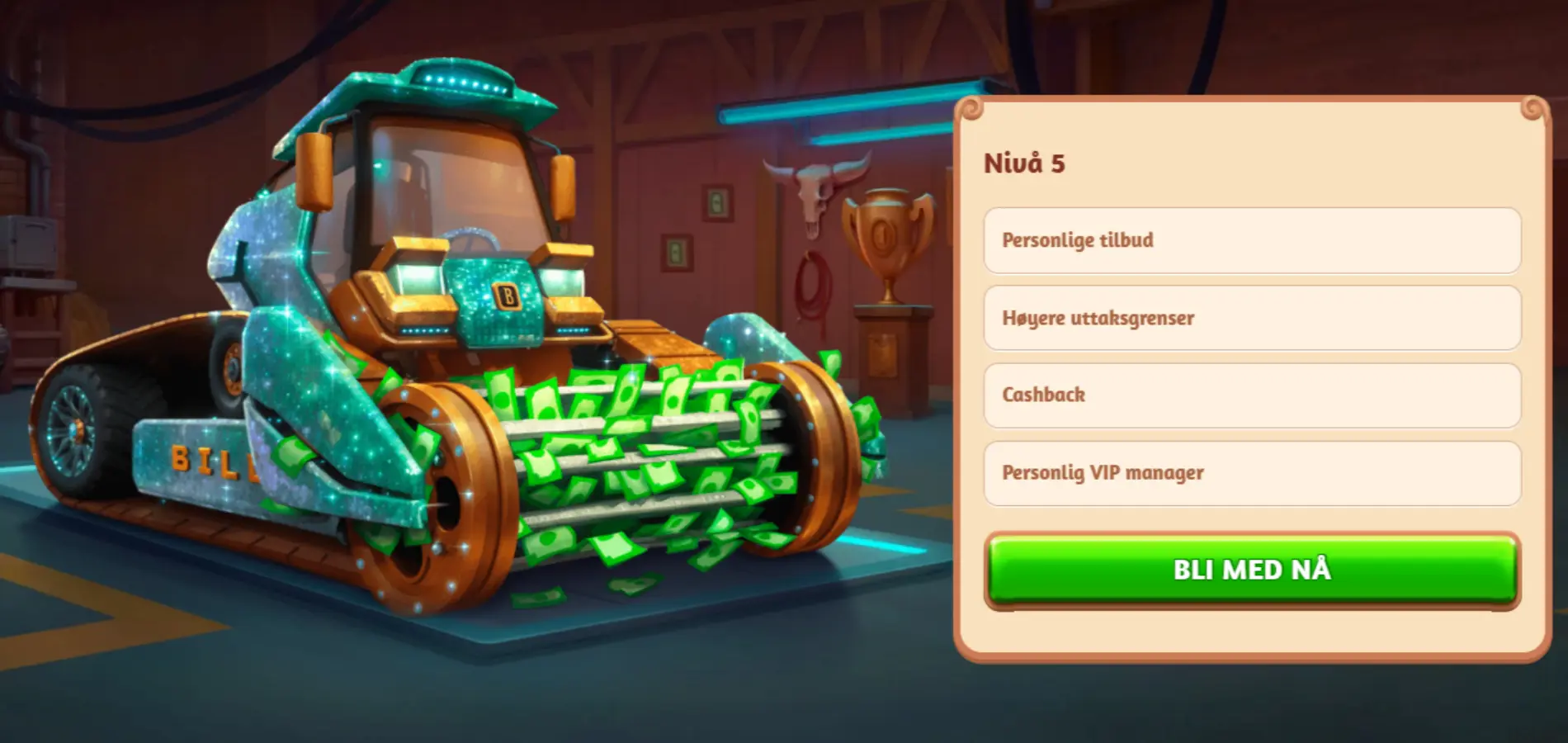1568x743 pixels.
Task: Click the bronze trophy on the pedestal
Action: coord(884,239)
